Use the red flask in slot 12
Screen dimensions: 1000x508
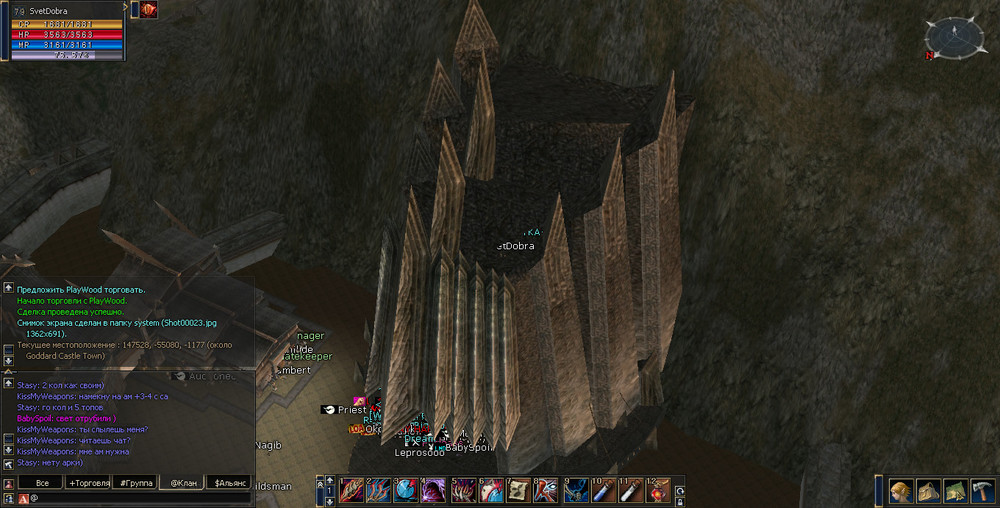pyautogui.click(x=657, y=490)
